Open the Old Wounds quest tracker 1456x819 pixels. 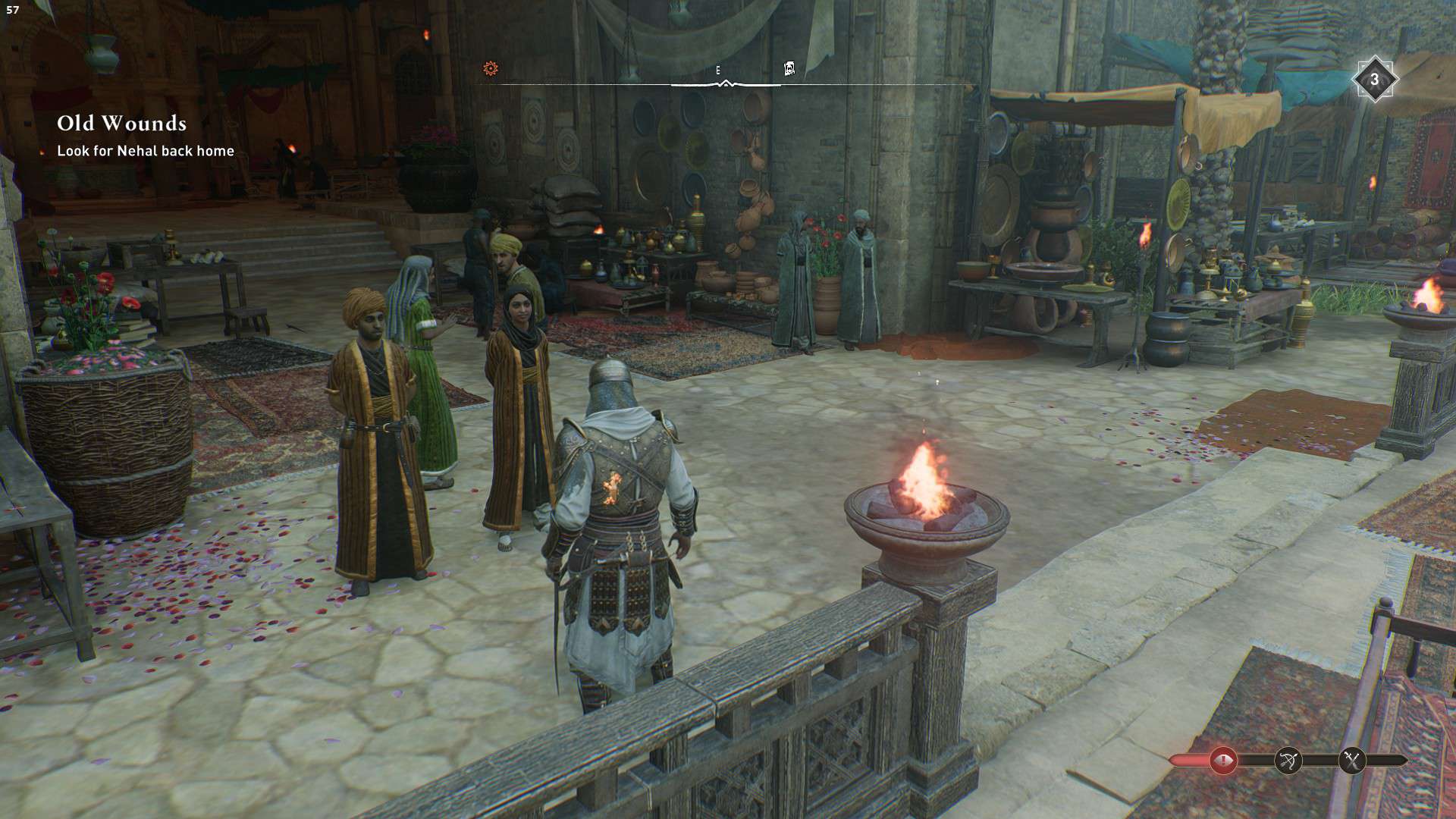click(x=122, y=124)
